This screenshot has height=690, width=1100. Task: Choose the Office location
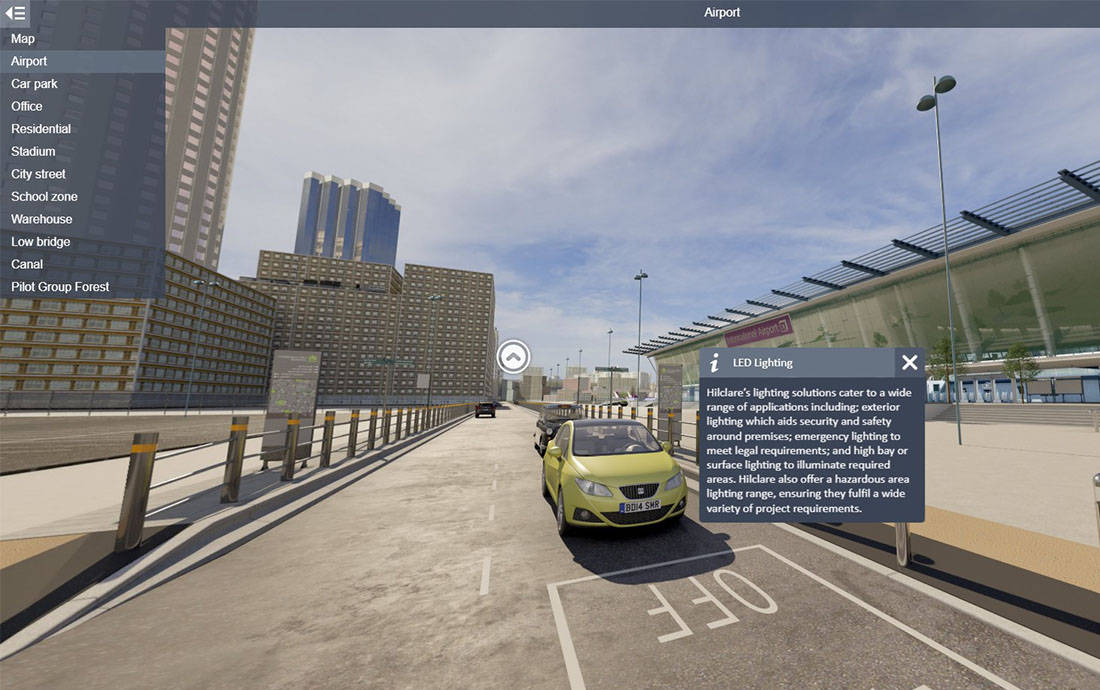coord(27,106)
